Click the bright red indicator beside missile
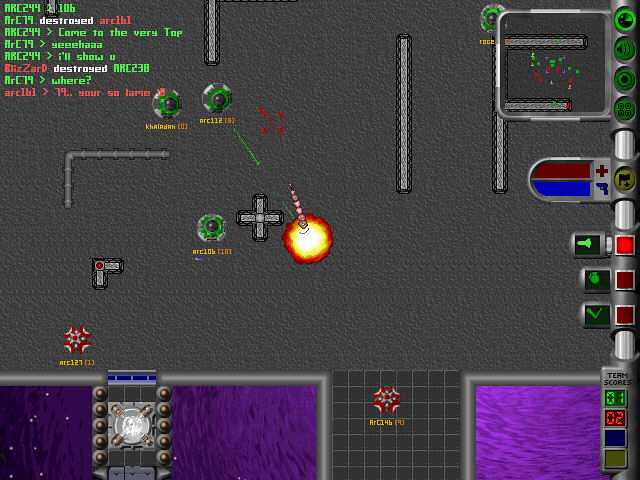The width and height of the screenshot is (640, 480). (625, 244)
